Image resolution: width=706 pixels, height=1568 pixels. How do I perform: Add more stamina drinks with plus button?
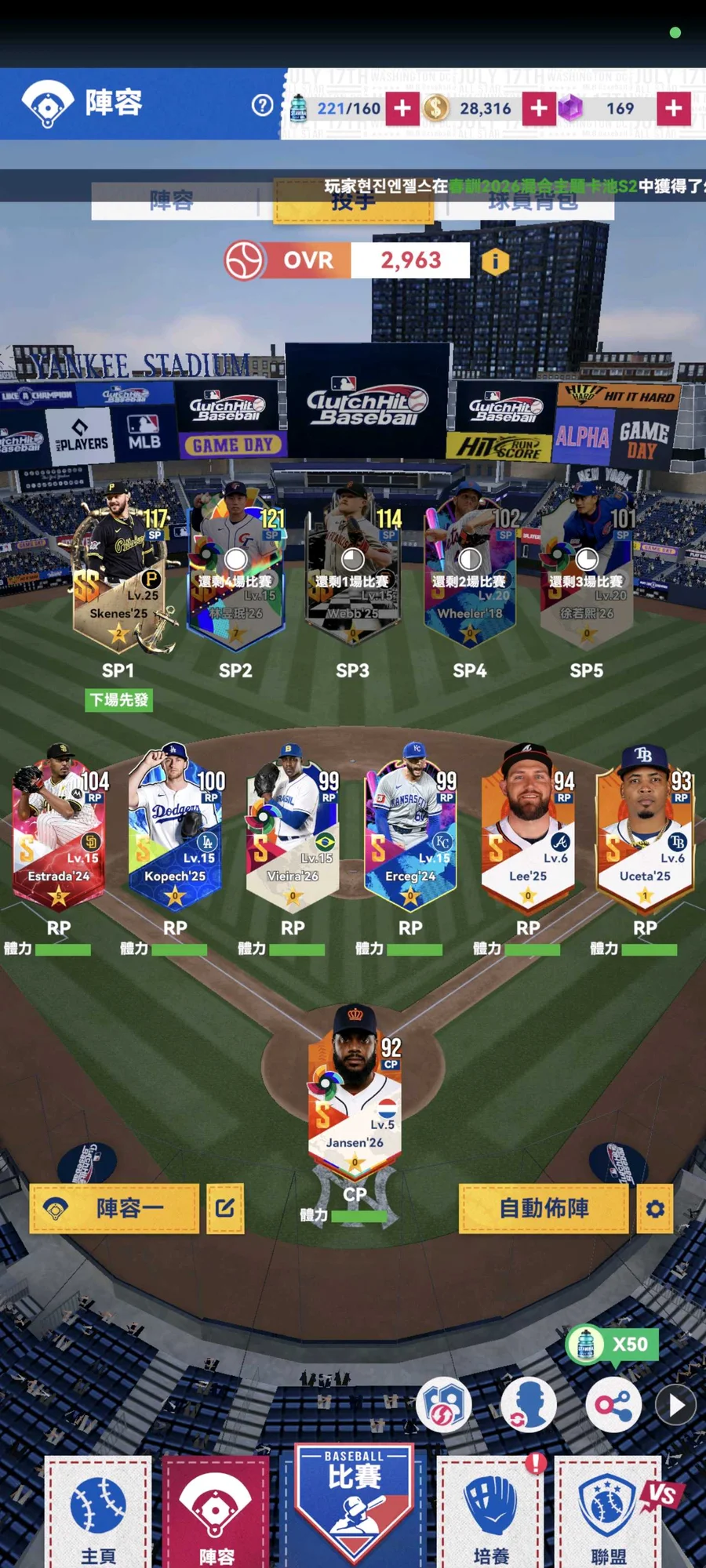(x=402, y=108)
